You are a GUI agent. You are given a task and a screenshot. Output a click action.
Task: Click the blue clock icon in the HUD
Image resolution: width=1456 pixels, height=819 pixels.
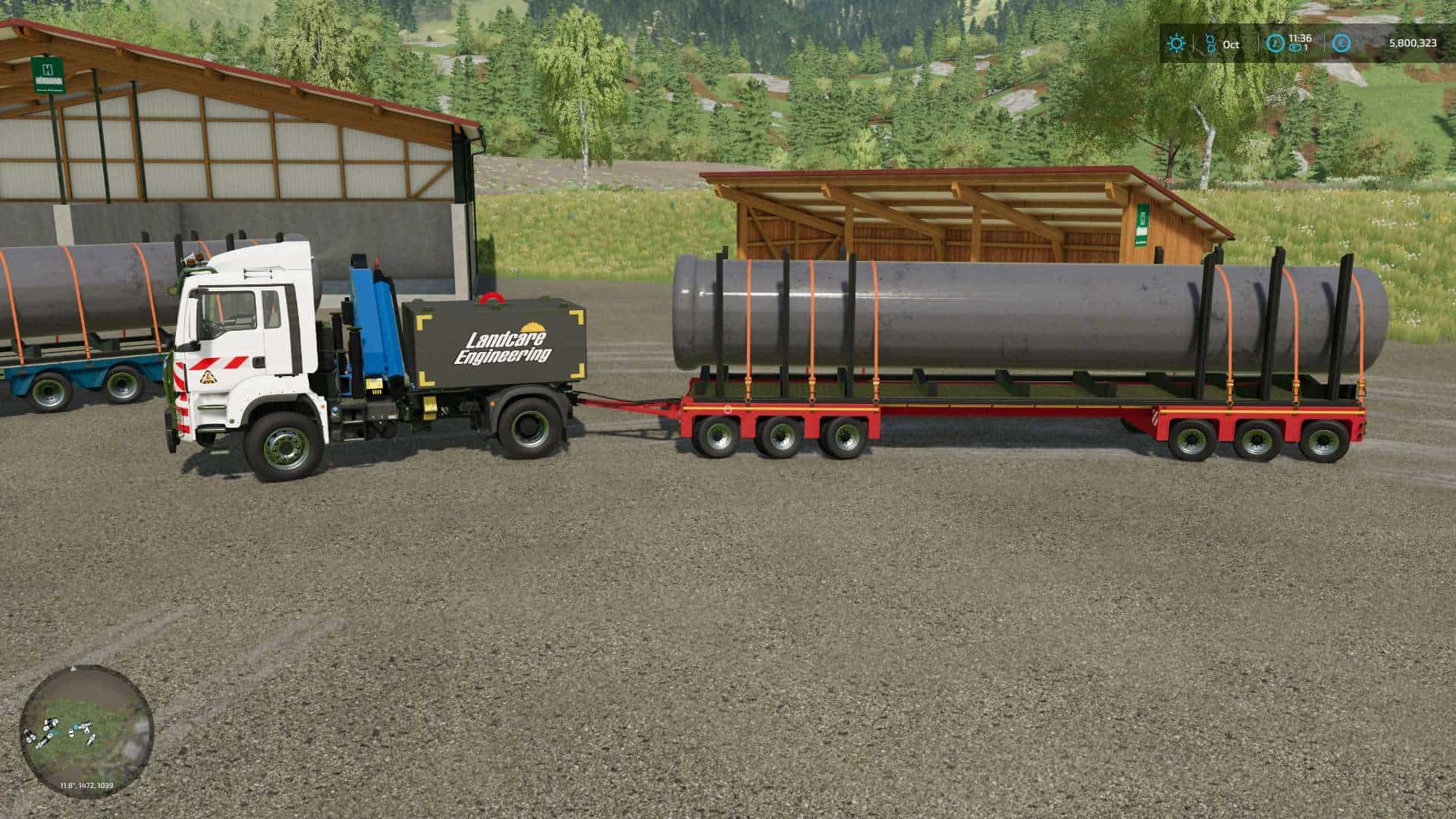(x=1274, y=43)
